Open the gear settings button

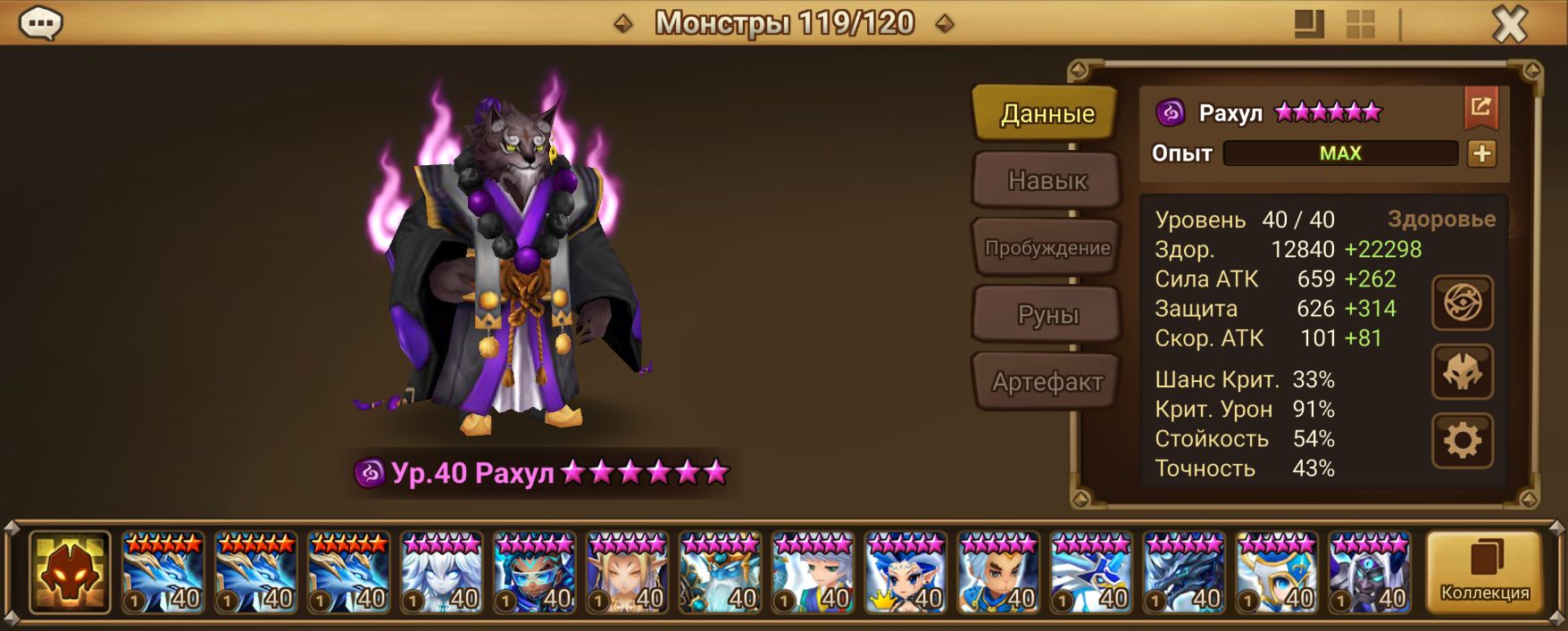(1463, 441)
